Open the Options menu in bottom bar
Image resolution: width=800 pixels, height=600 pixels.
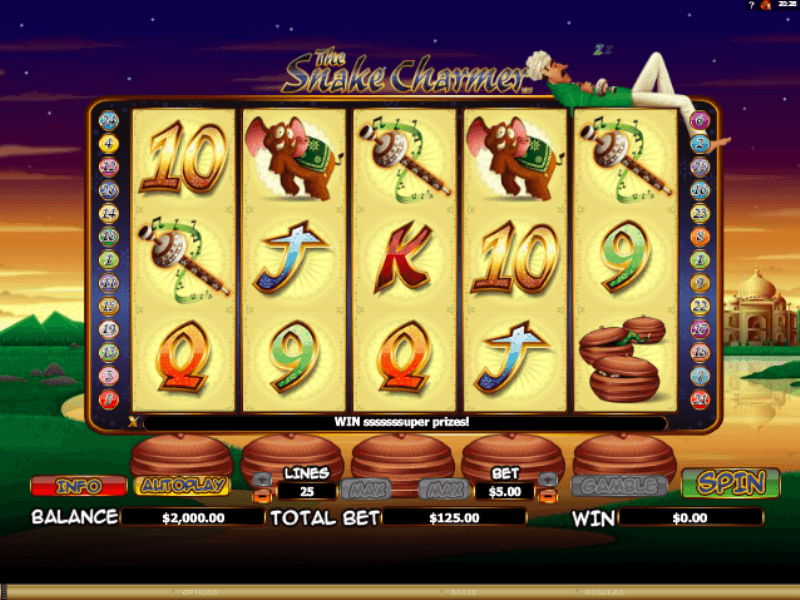[x=200, y=592]
